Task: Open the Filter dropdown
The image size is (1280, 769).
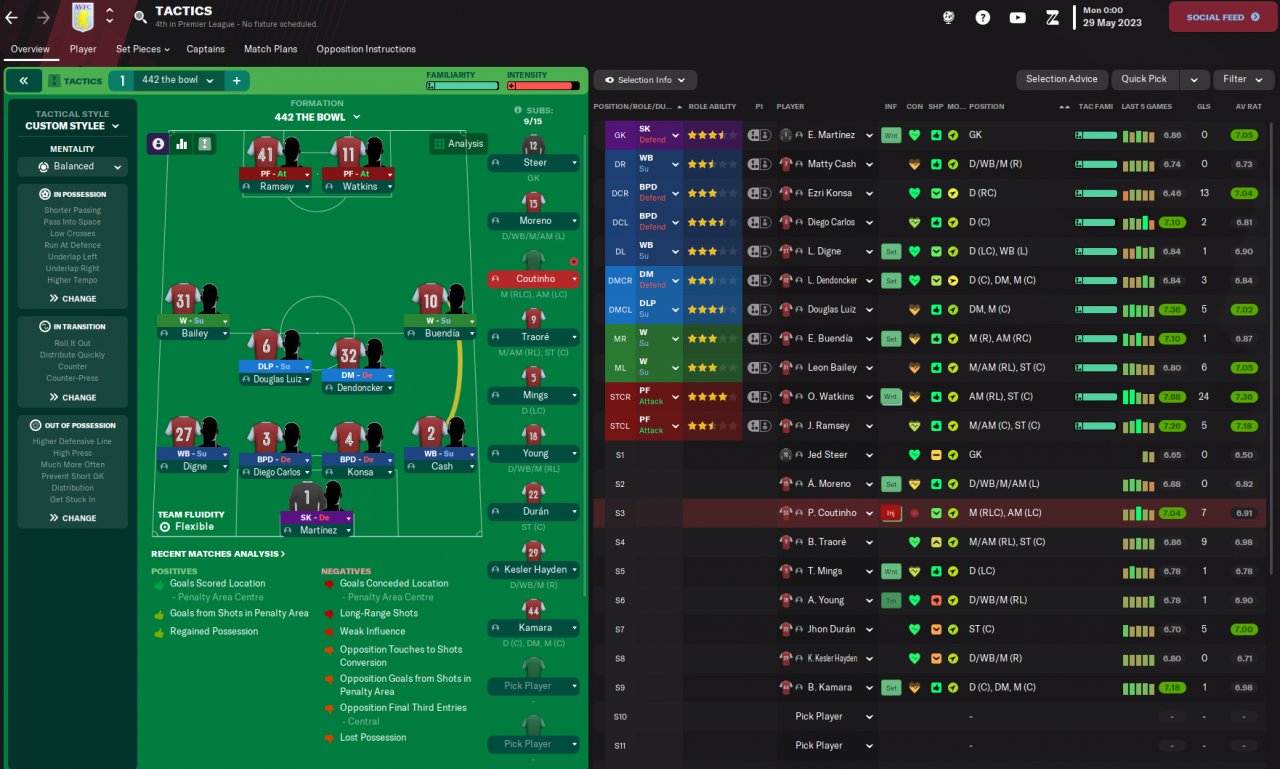Action: (1243, 79)
